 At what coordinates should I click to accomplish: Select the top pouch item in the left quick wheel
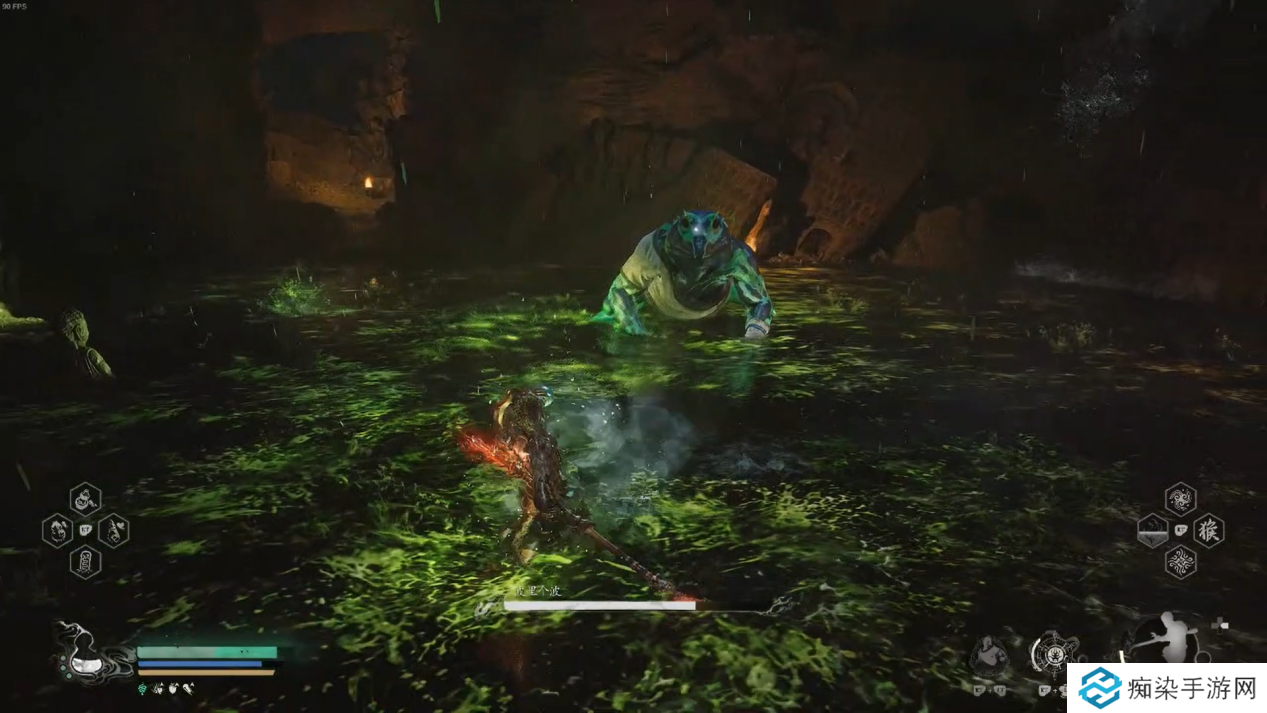85,498
